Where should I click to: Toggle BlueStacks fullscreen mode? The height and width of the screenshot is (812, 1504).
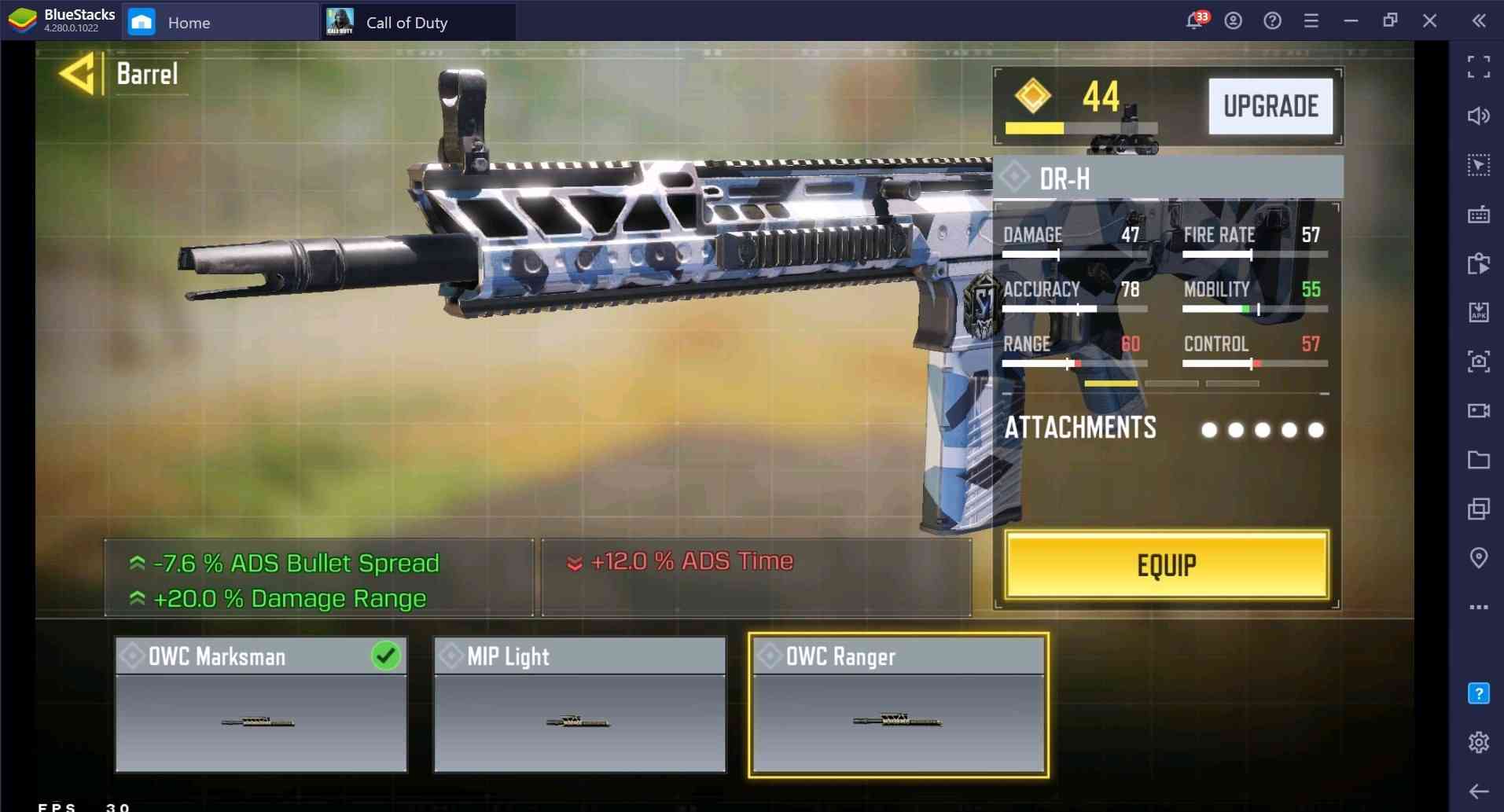[x=1478, y=67]
